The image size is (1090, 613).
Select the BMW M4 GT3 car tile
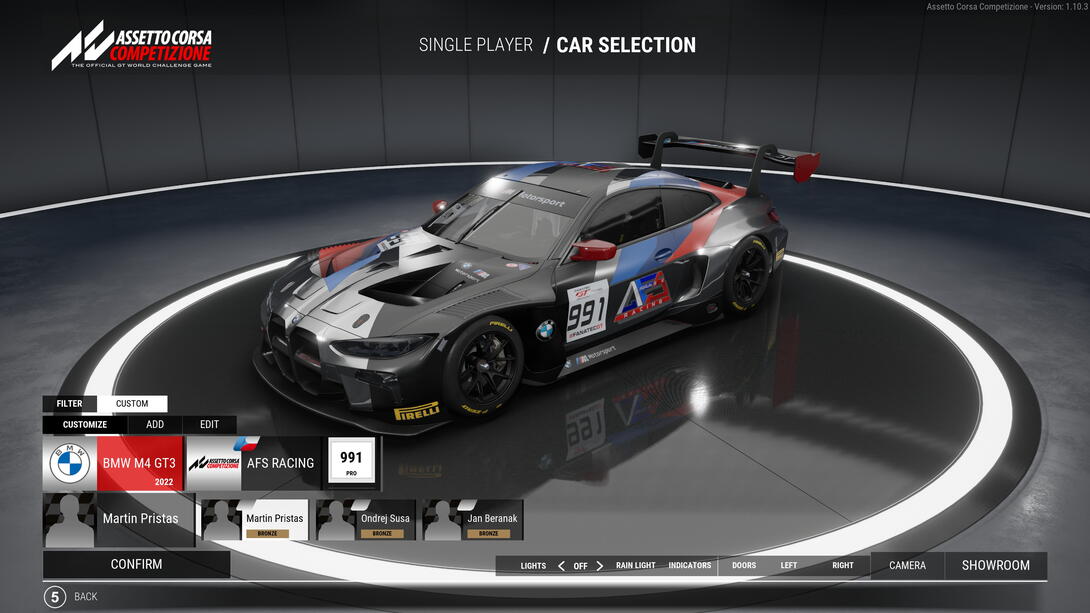[x=114, y=463]
